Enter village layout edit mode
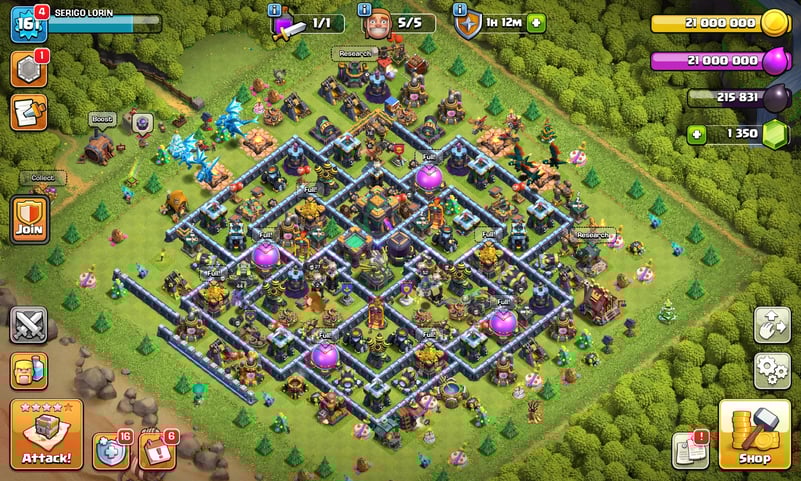801x481 pixels. (771, 325)
